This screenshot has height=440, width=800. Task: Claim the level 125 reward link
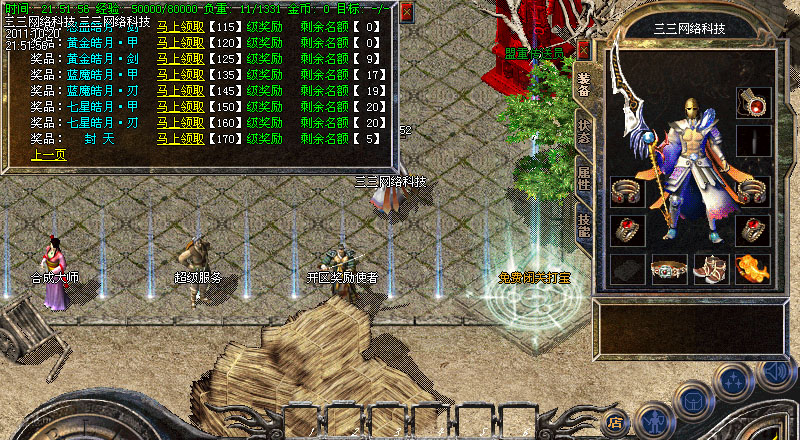coord(180,58)
